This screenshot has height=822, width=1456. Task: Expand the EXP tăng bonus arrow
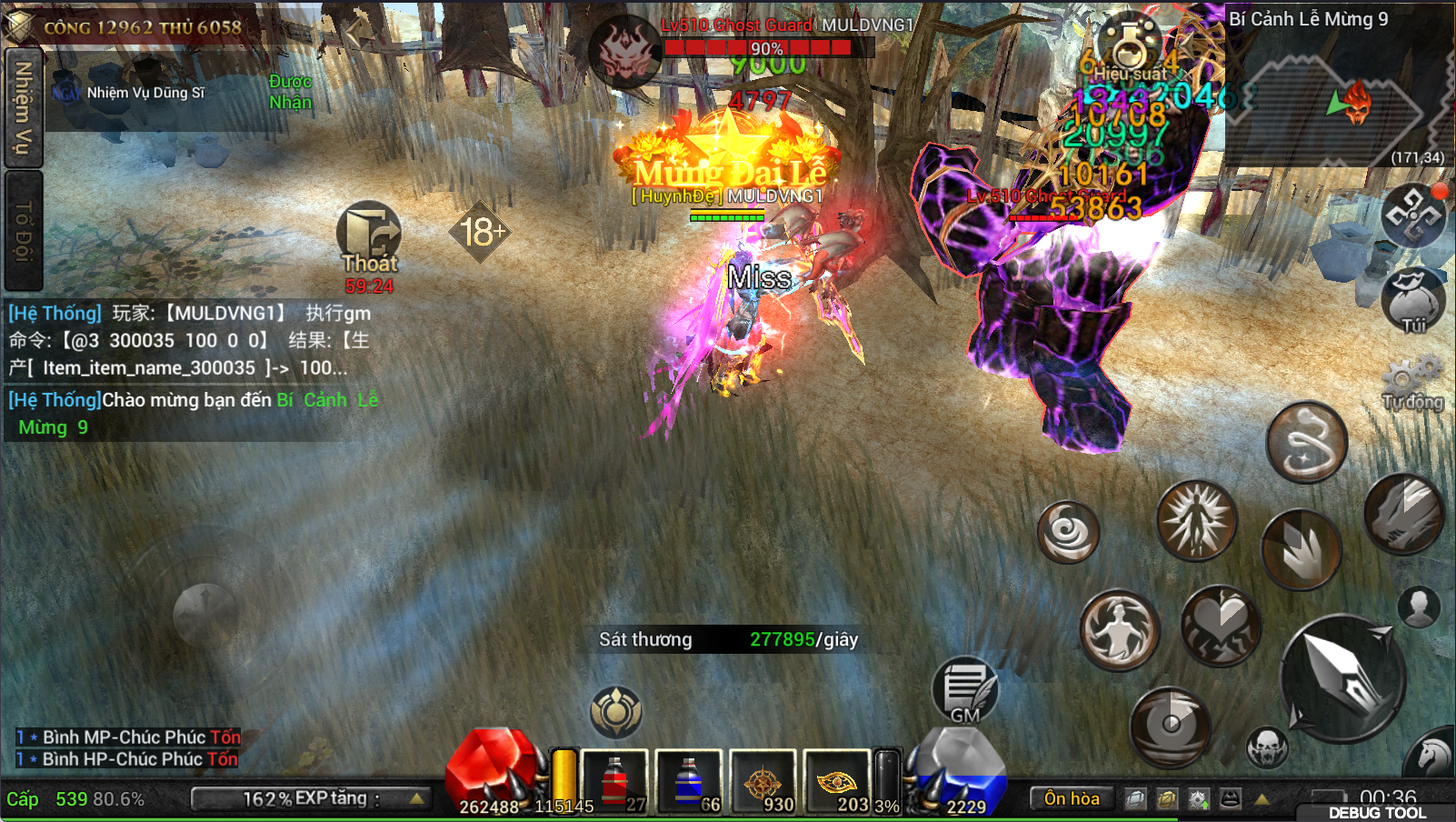[417, 798]
